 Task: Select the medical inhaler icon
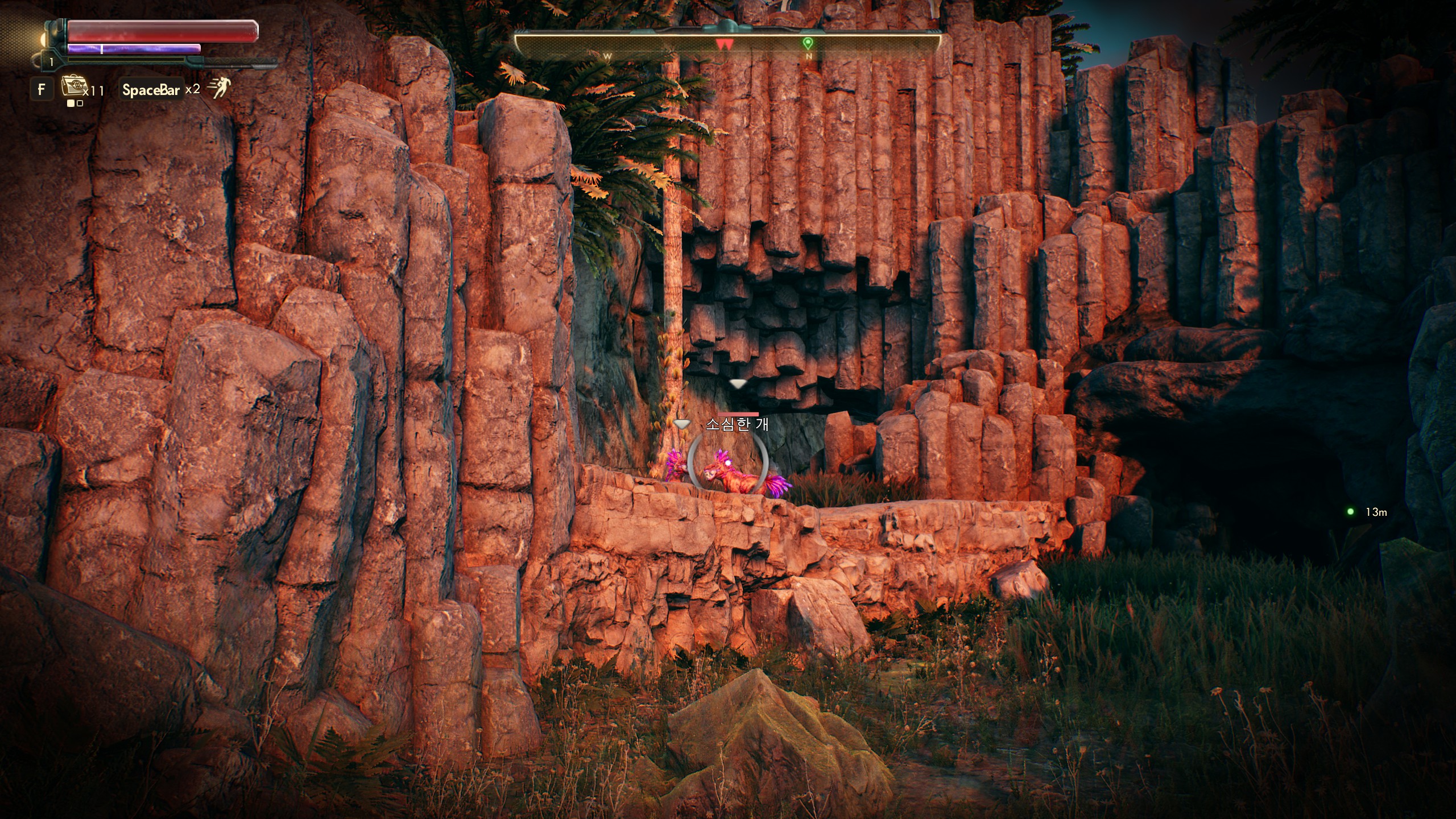(72, 88)
